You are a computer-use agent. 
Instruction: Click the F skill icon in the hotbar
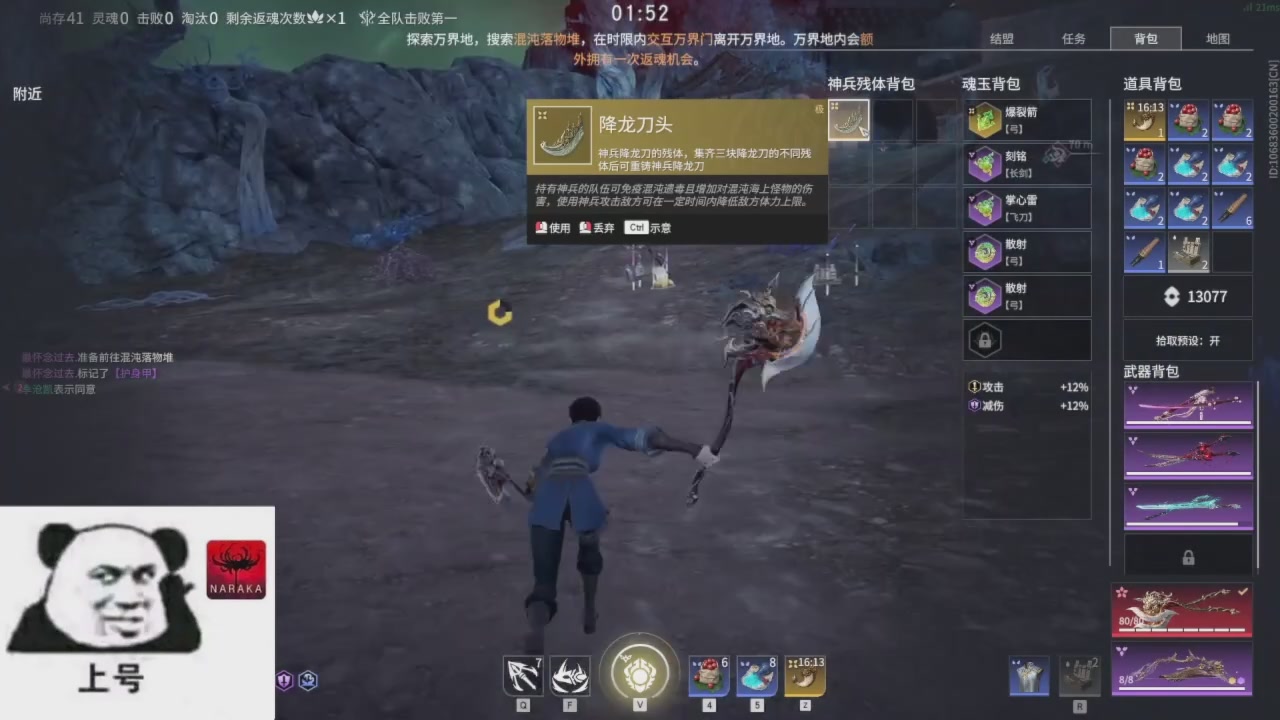(x=569, y=676)
